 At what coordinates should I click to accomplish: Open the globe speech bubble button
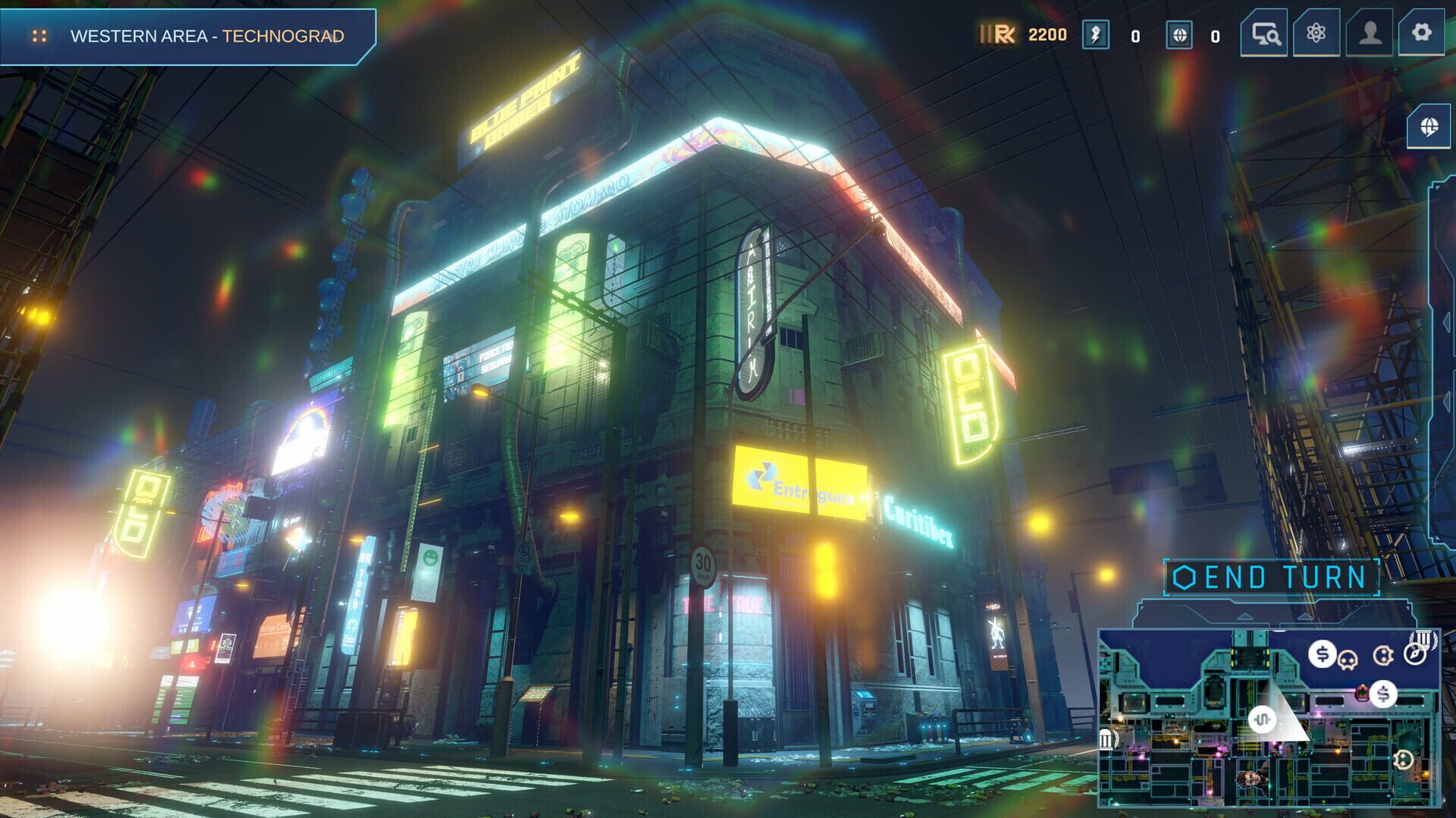point(1429,127)
